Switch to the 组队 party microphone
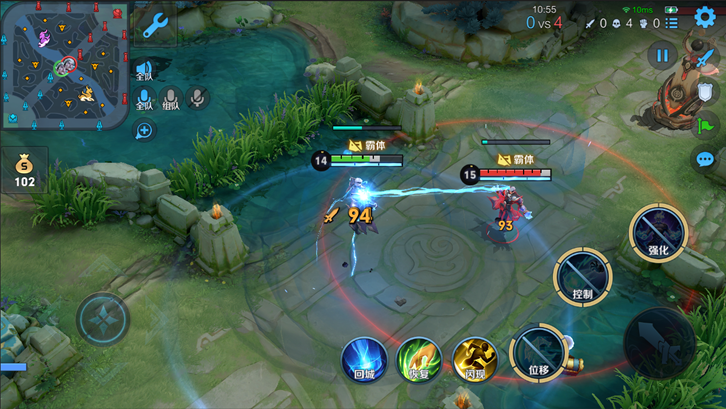This screenshot has height=409, width=726. click(x=171, y=100)
